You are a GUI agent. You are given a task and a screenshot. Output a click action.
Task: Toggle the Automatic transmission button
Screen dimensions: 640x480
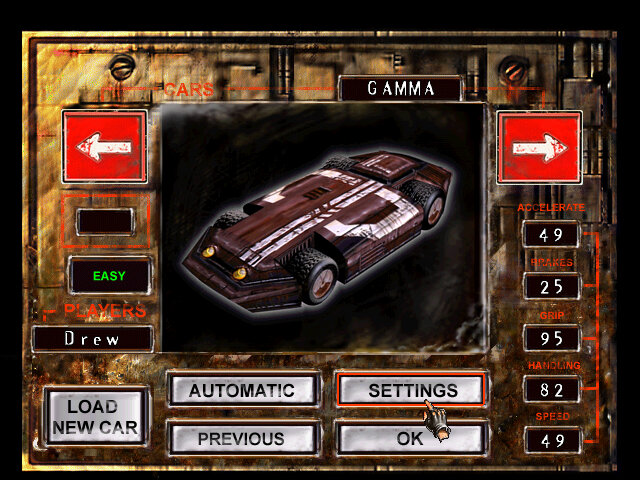(242, 390)
